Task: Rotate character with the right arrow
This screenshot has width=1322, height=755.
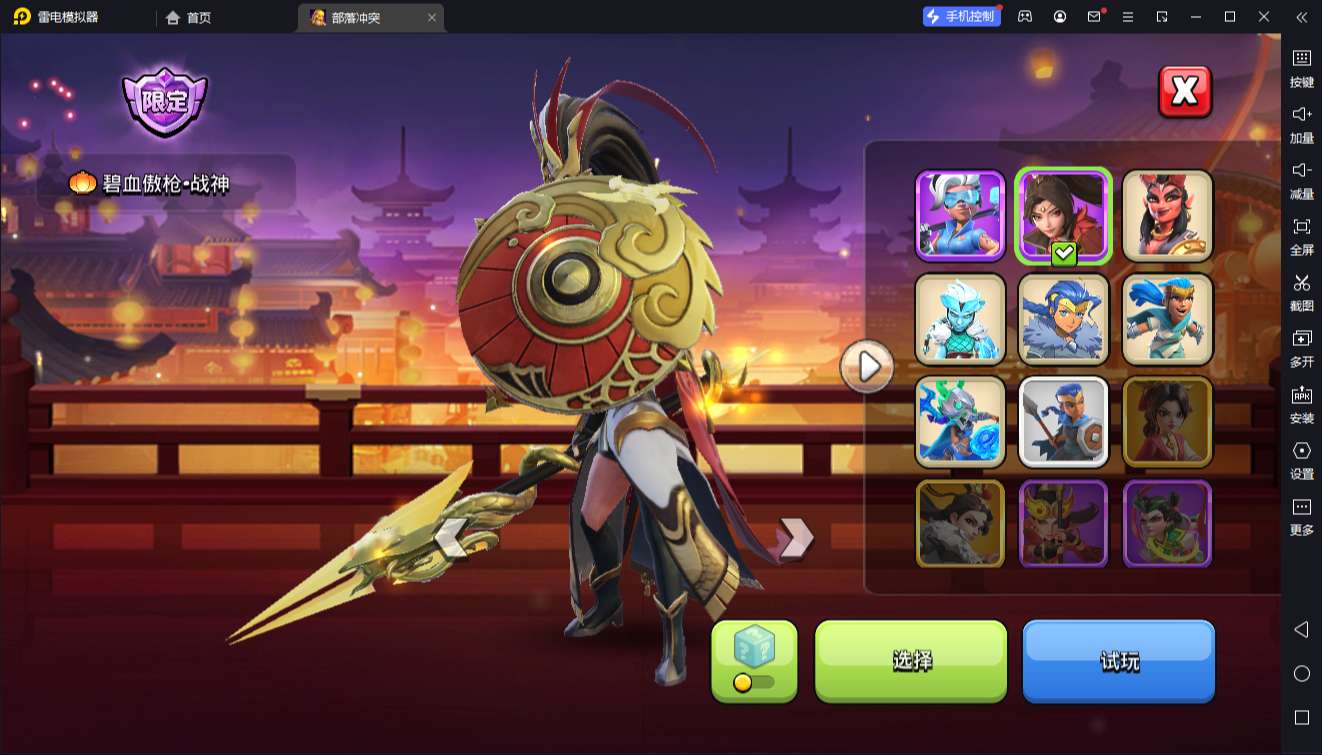Action: (x=795, y=538)
